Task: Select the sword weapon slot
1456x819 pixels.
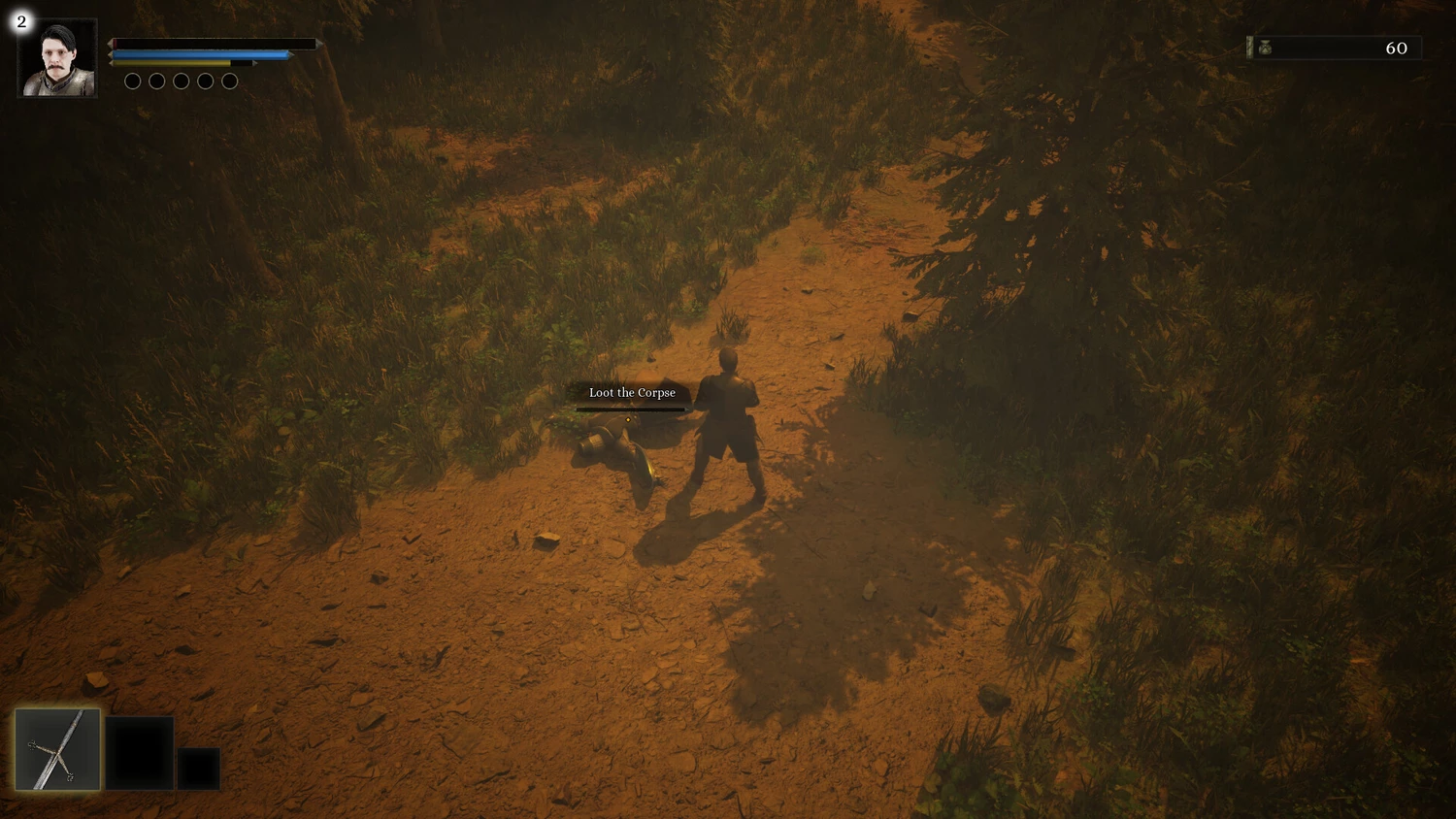Action: click(57, 749)
